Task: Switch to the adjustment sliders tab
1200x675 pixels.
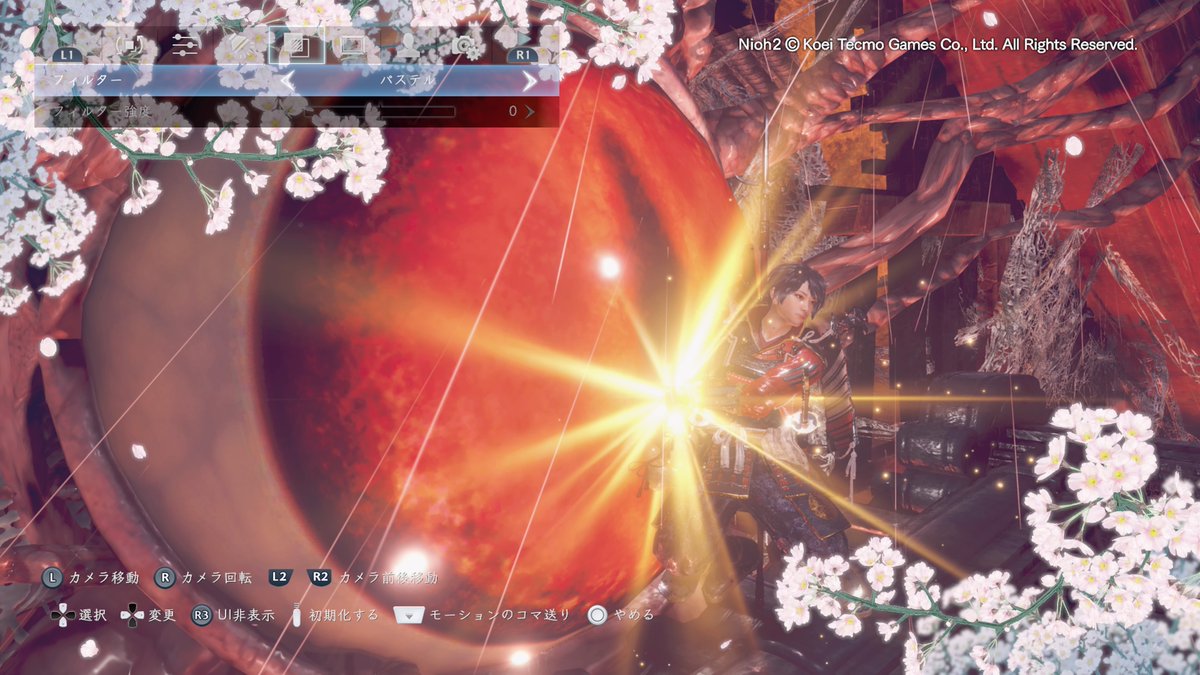Action: coord(185,45)
